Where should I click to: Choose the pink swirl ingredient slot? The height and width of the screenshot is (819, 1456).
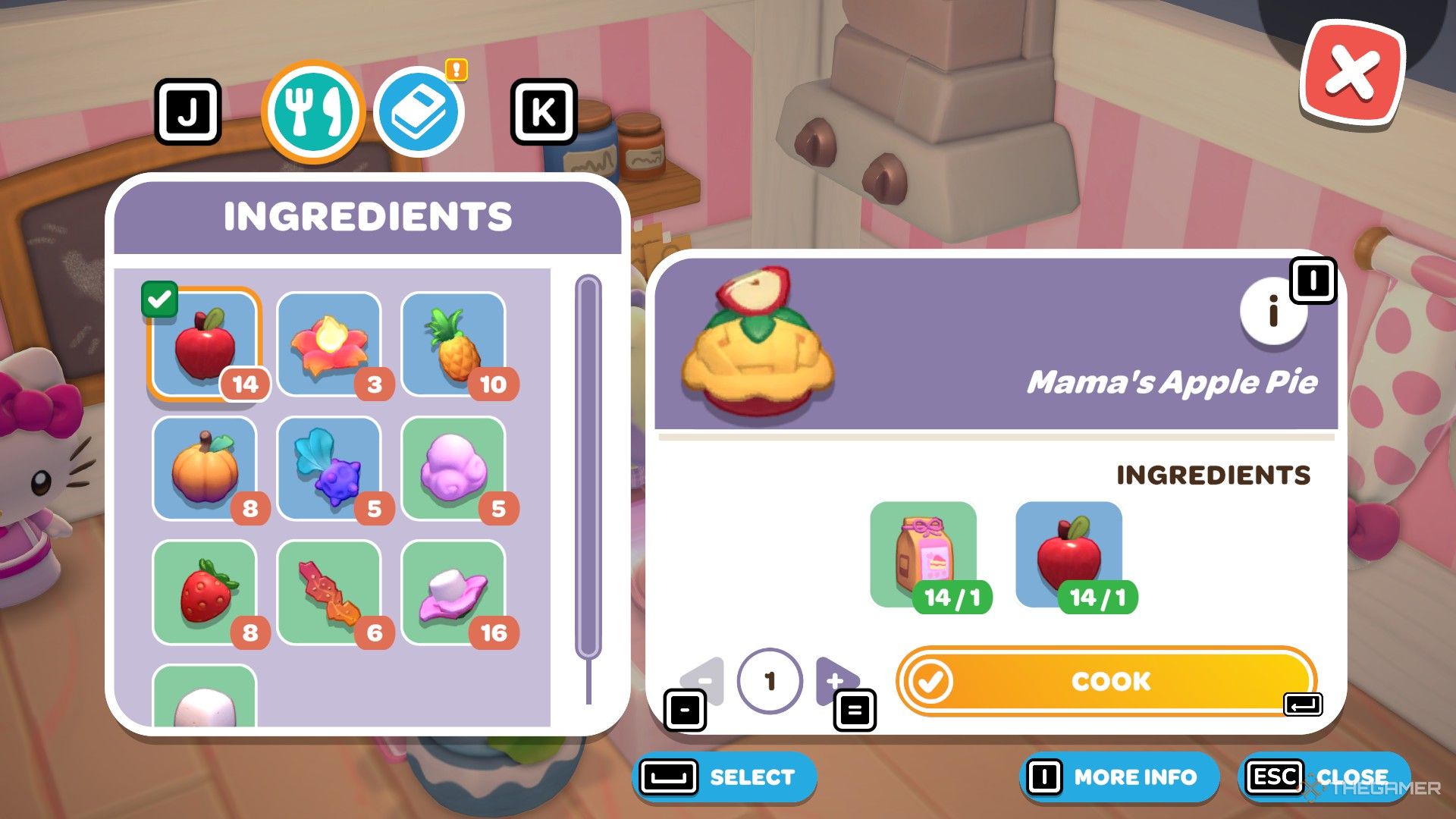pos(453,469)
